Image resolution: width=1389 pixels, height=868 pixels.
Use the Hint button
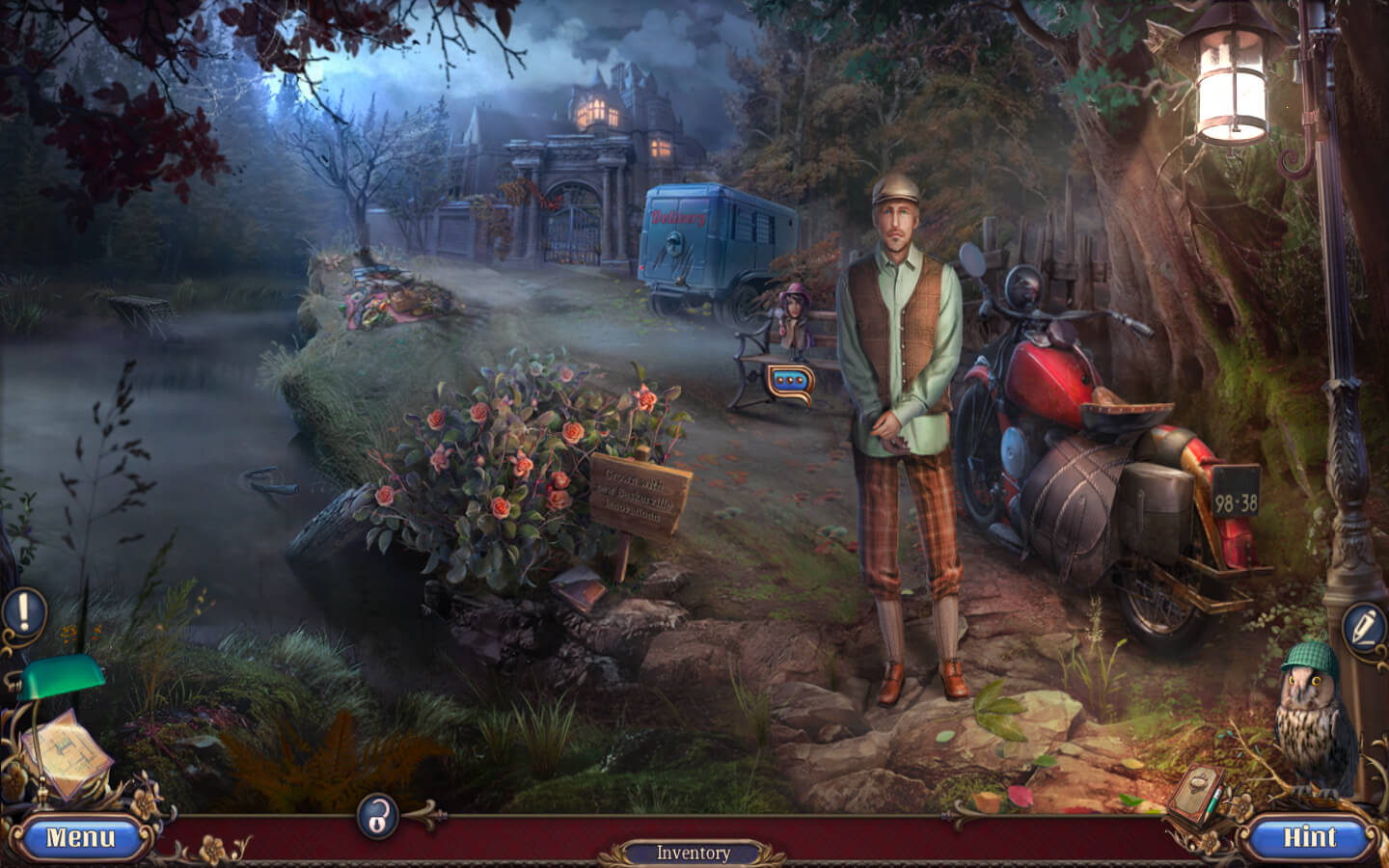pyautogui.click(x=1310, y=837)
